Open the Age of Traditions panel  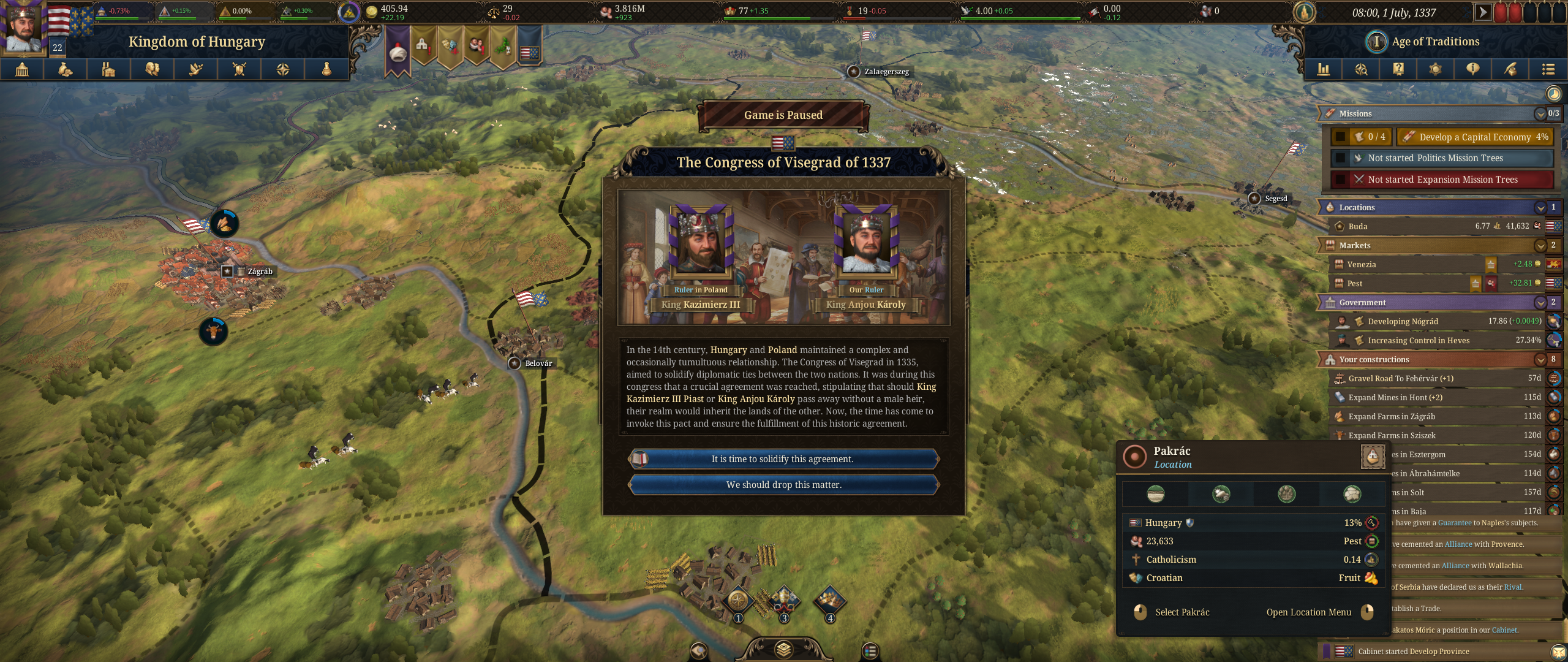point(1434,42)
